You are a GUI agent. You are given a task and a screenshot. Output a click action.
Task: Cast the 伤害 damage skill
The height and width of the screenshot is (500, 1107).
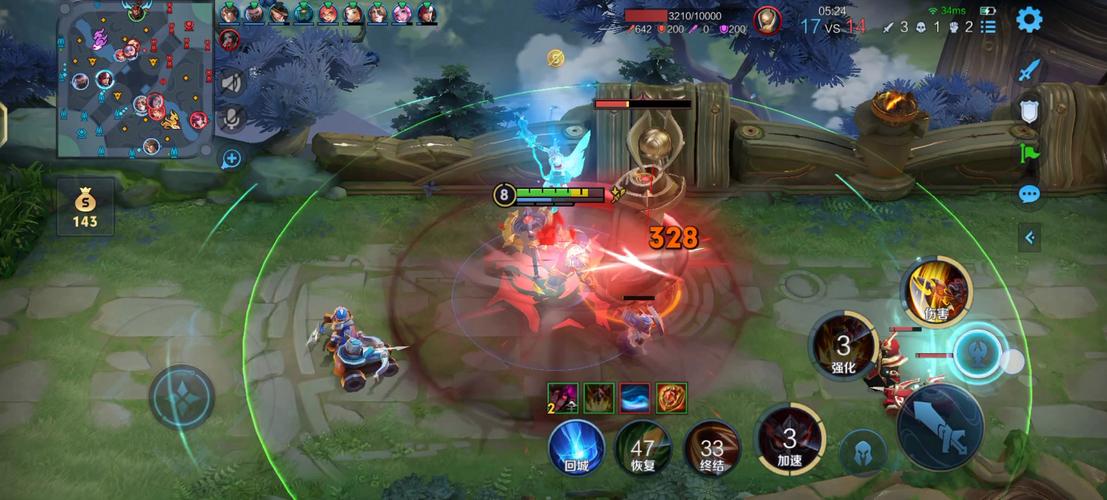pyautogui.click(x=937, y=292)
